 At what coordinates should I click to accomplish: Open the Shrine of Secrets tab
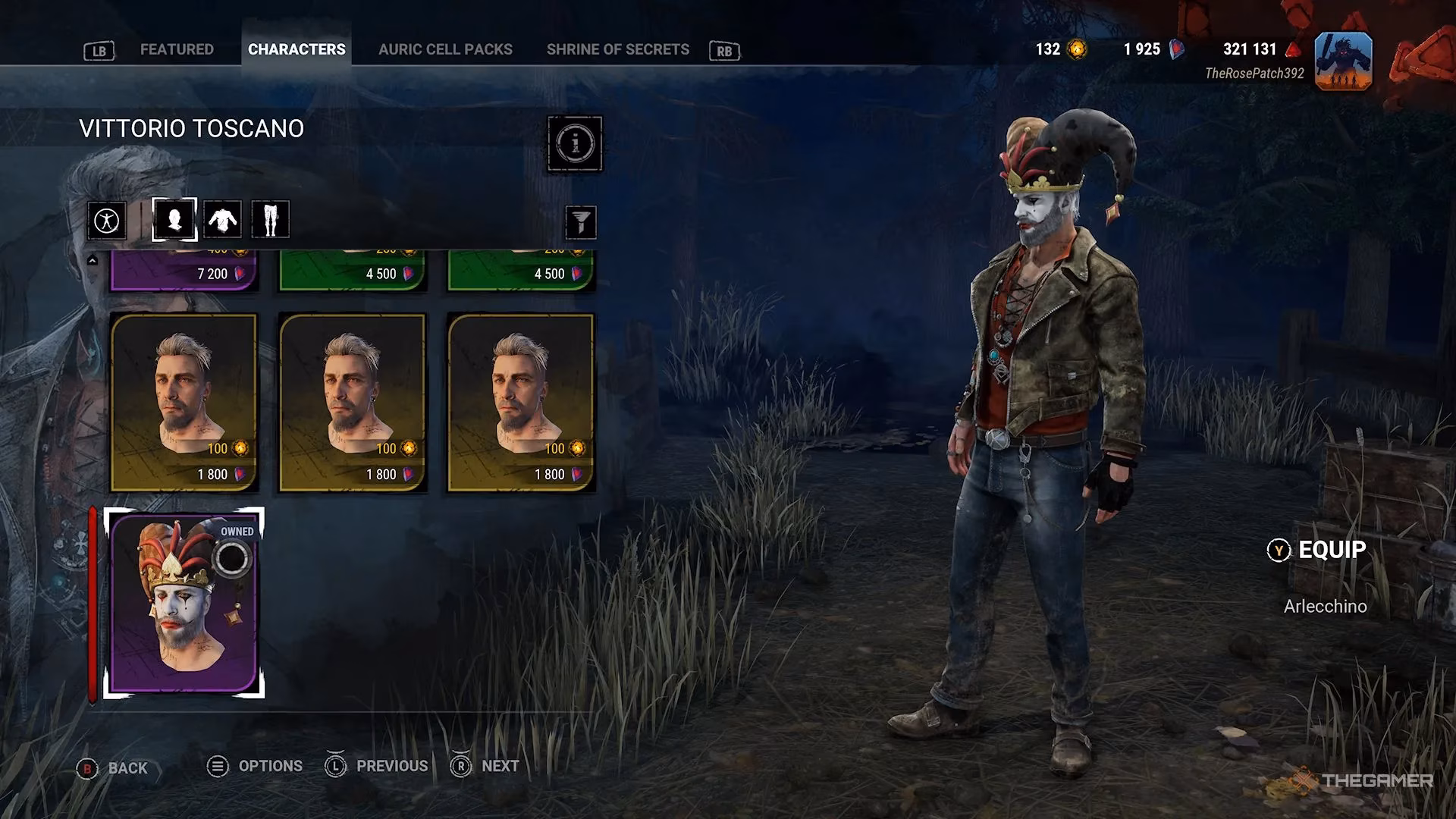617,49
